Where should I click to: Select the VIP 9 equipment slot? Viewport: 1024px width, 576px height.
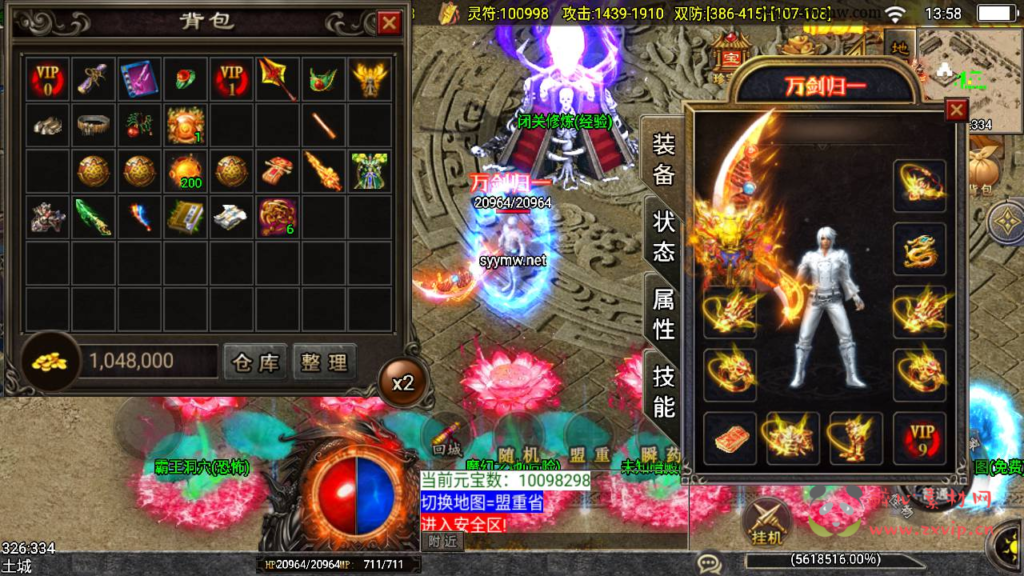tap(919, 438)
